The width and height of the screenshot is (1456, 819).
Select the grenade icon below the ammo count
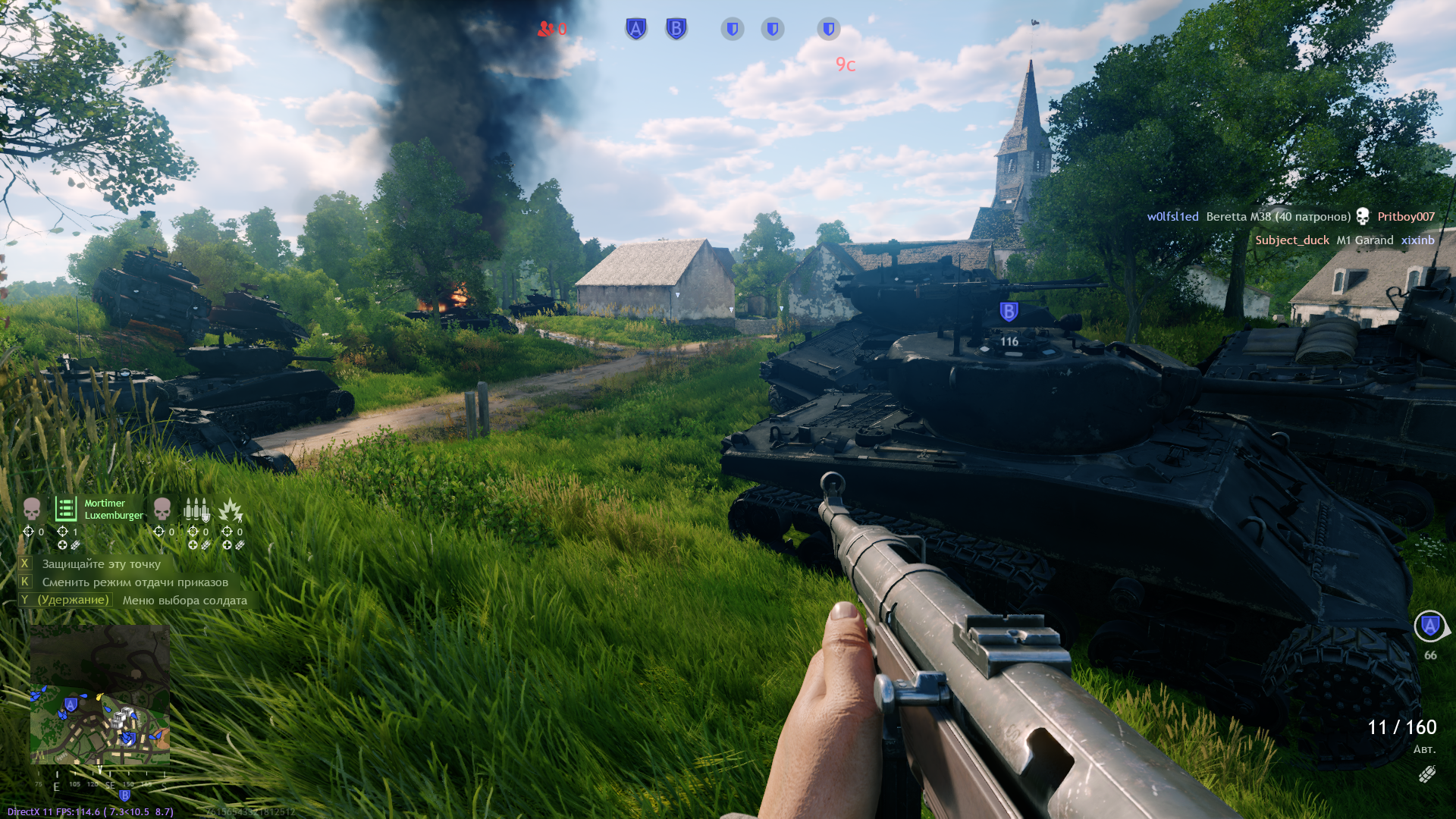[1426, 774]
